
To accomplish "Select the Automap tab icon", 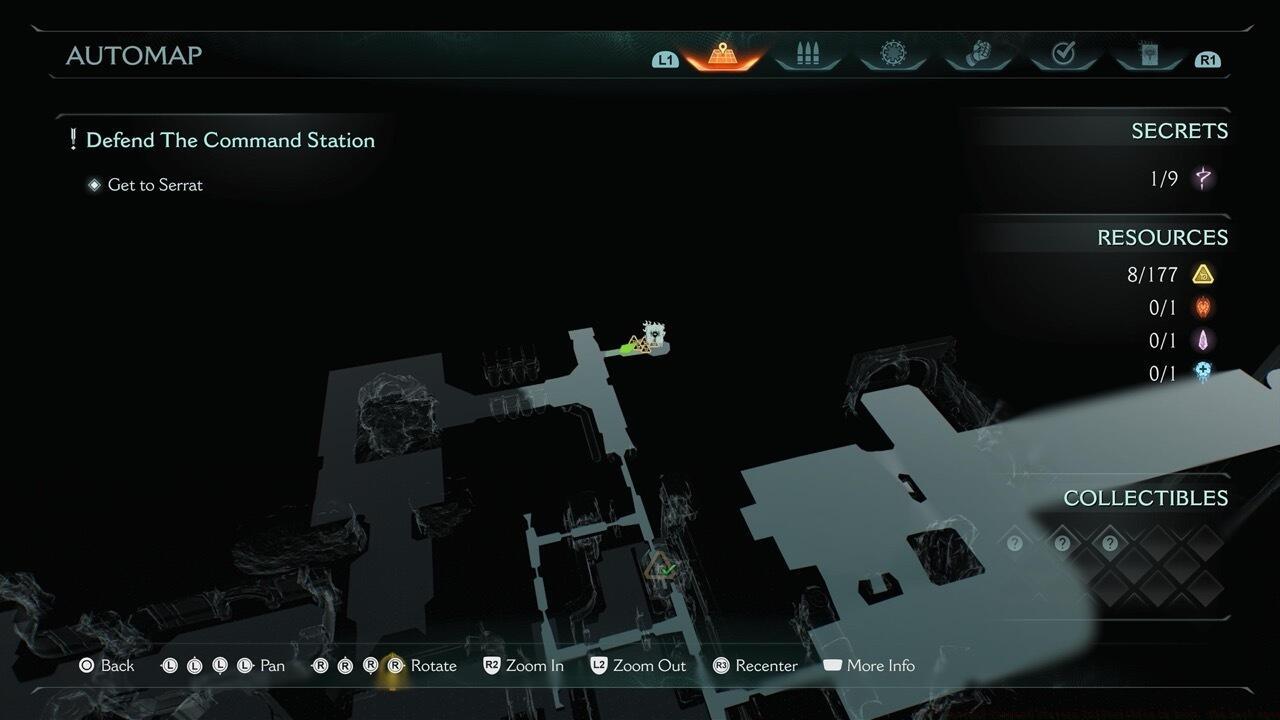I will pos(722,55).
